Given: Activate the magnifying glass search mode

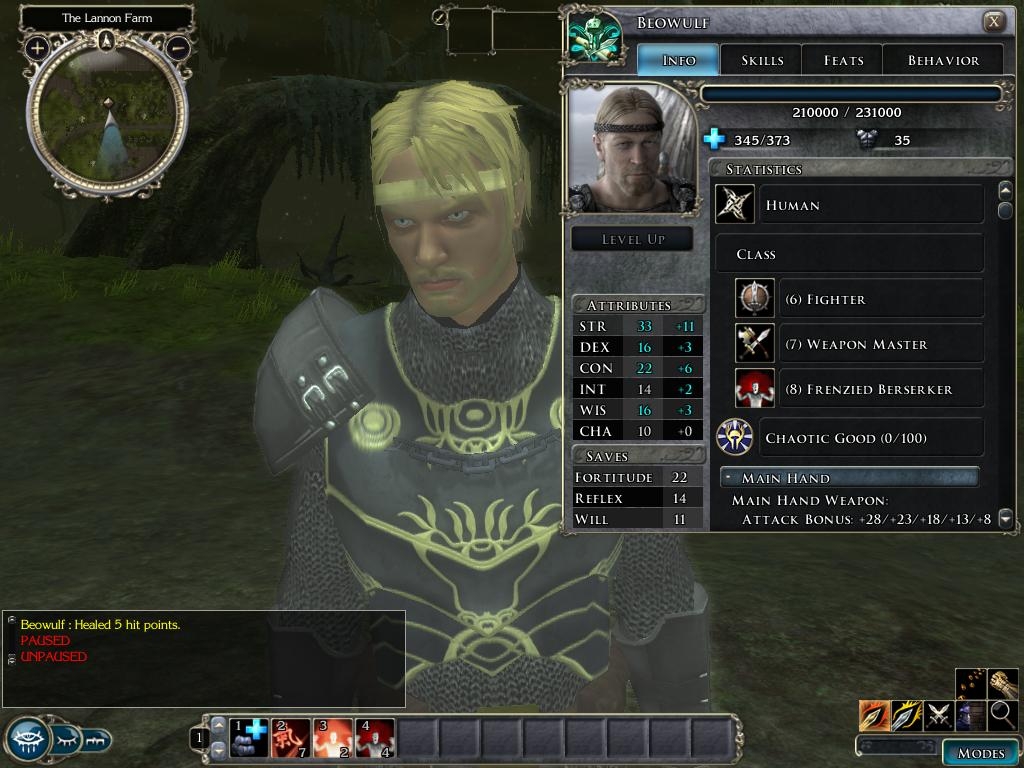Looking at the screenshot, I should [x=1003, y=715].
